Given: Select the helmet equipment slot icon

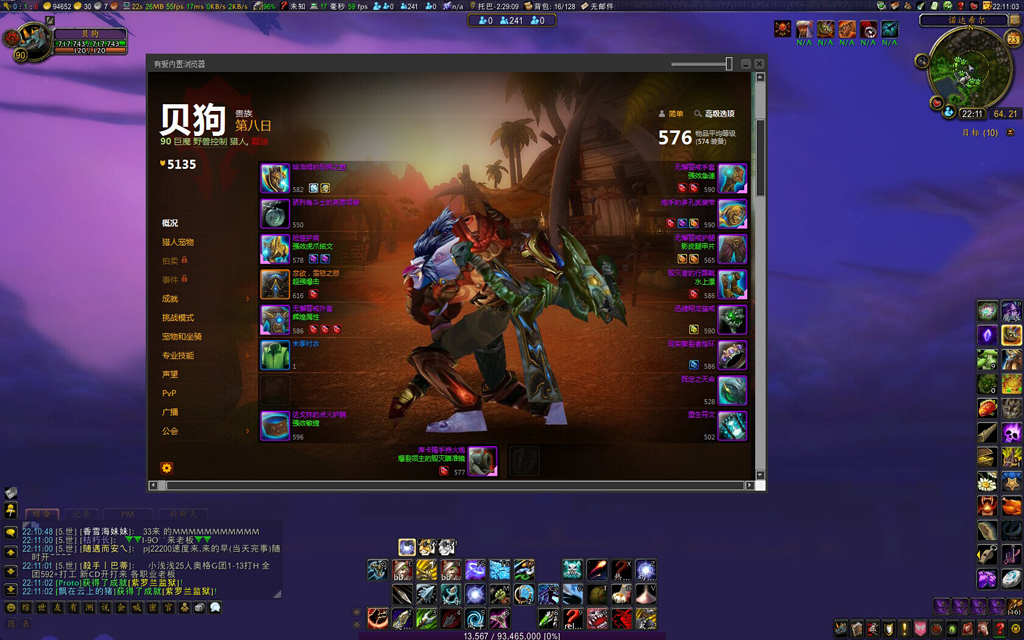Looking at the screenshot, I should click(275, 178).
